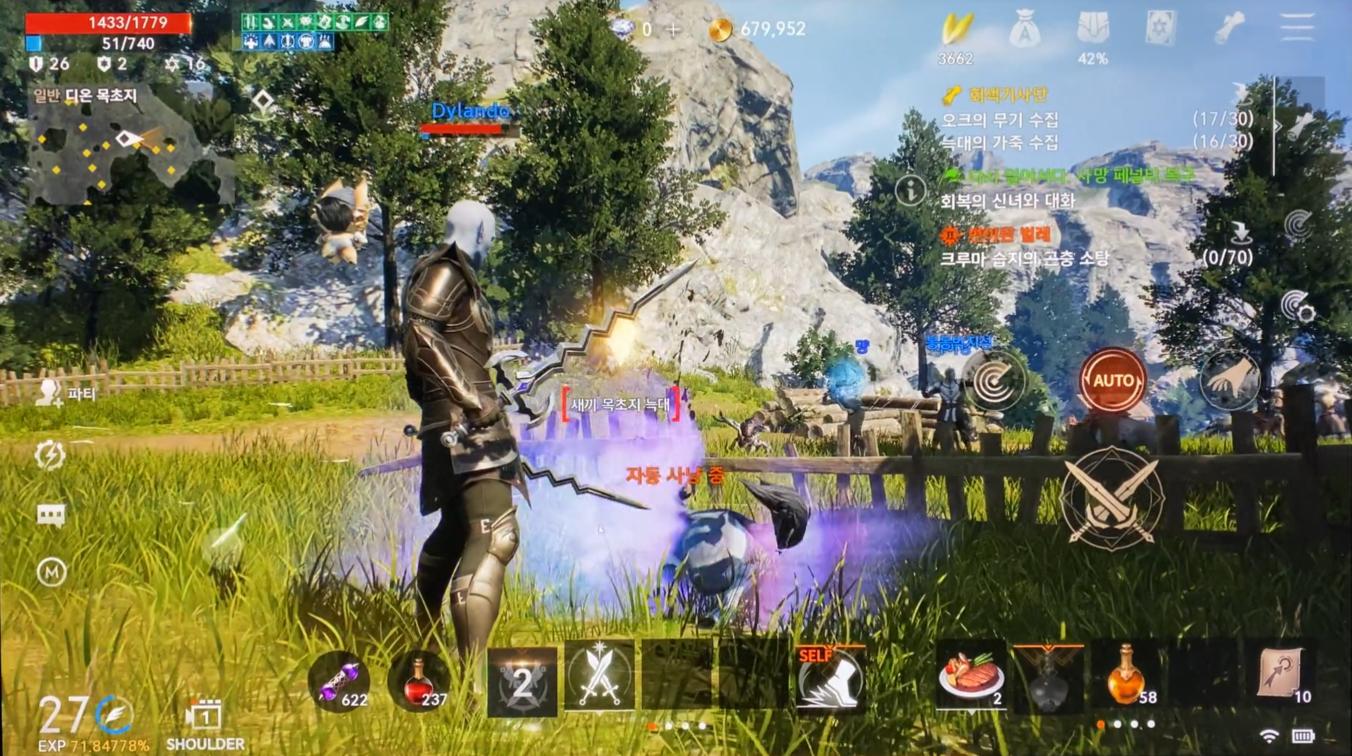Open the hamburger main menu

(1297, 28)
